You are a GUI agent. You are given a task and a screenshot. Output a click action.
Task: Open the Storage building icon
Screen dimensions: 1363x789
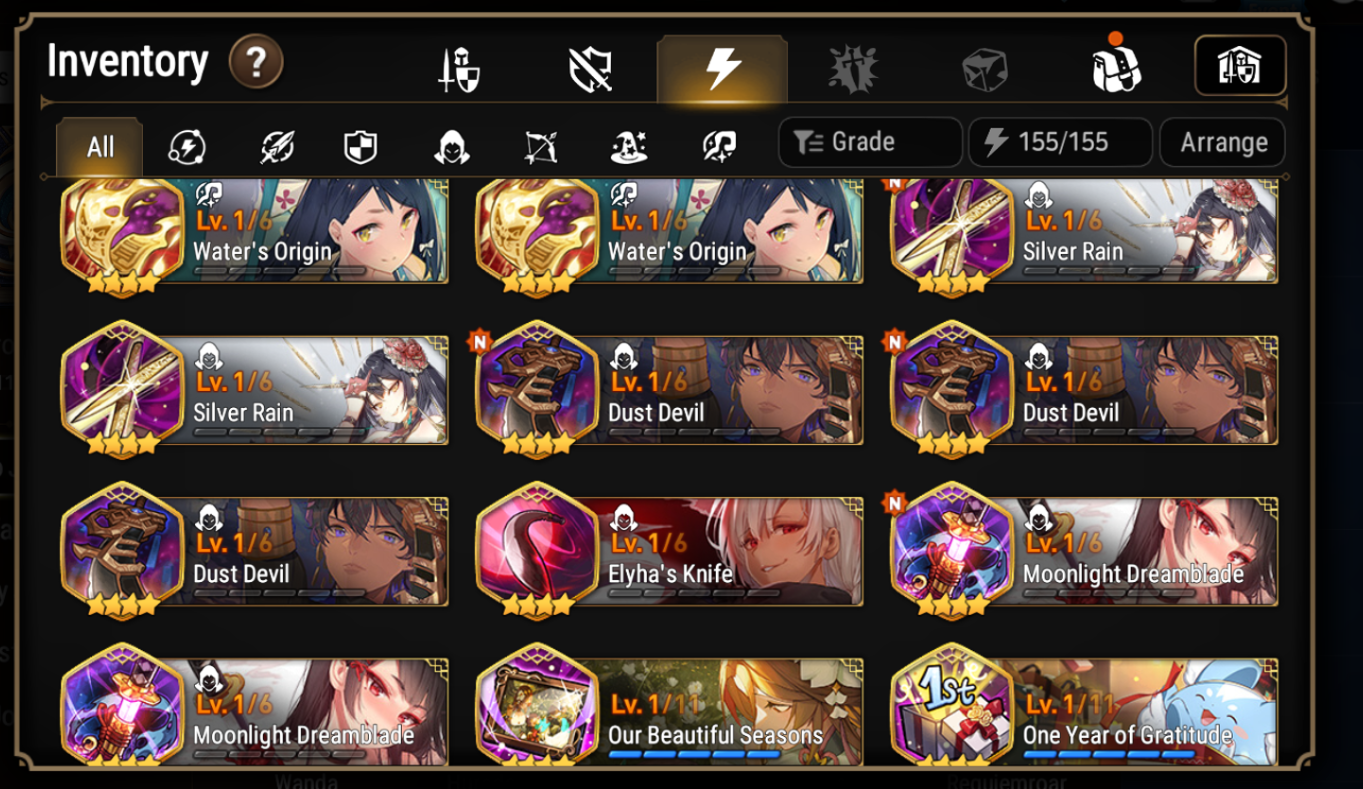[x=1240, y=66]
